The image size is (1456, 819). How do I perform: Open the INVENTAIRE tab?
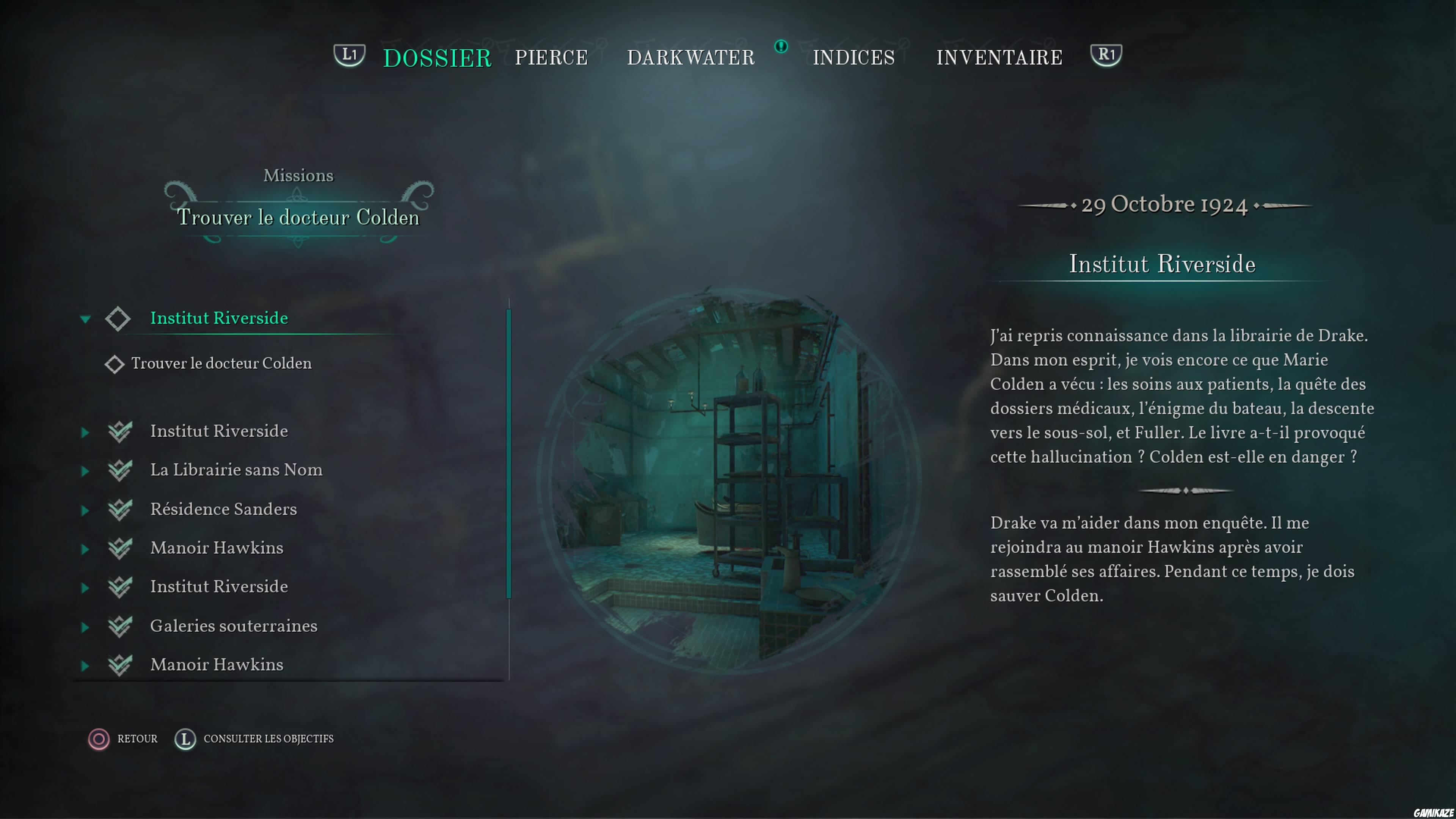(x=999, y=56)
